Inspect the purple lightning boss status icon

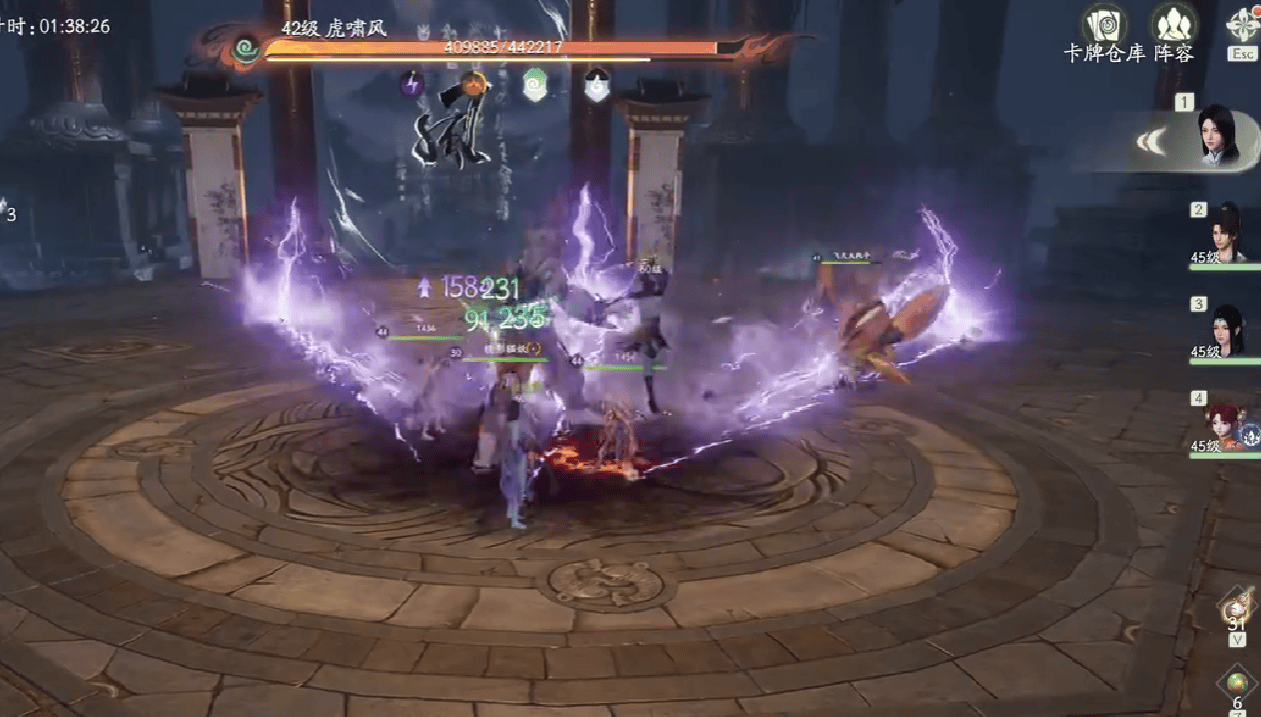(x=412, y=83)
